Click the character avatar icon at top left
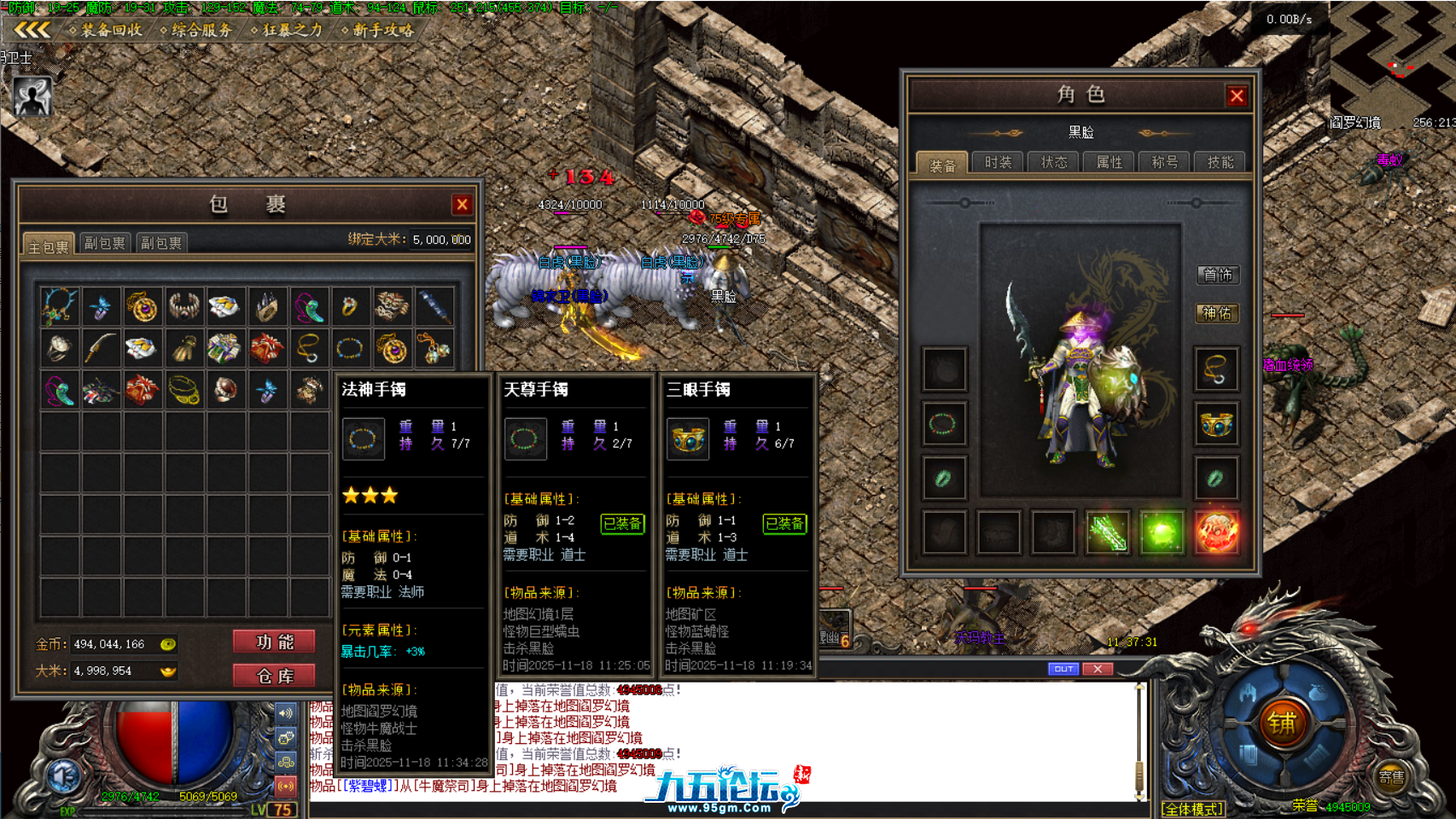Screen dimensions: 1456x819 pos(31,95)
